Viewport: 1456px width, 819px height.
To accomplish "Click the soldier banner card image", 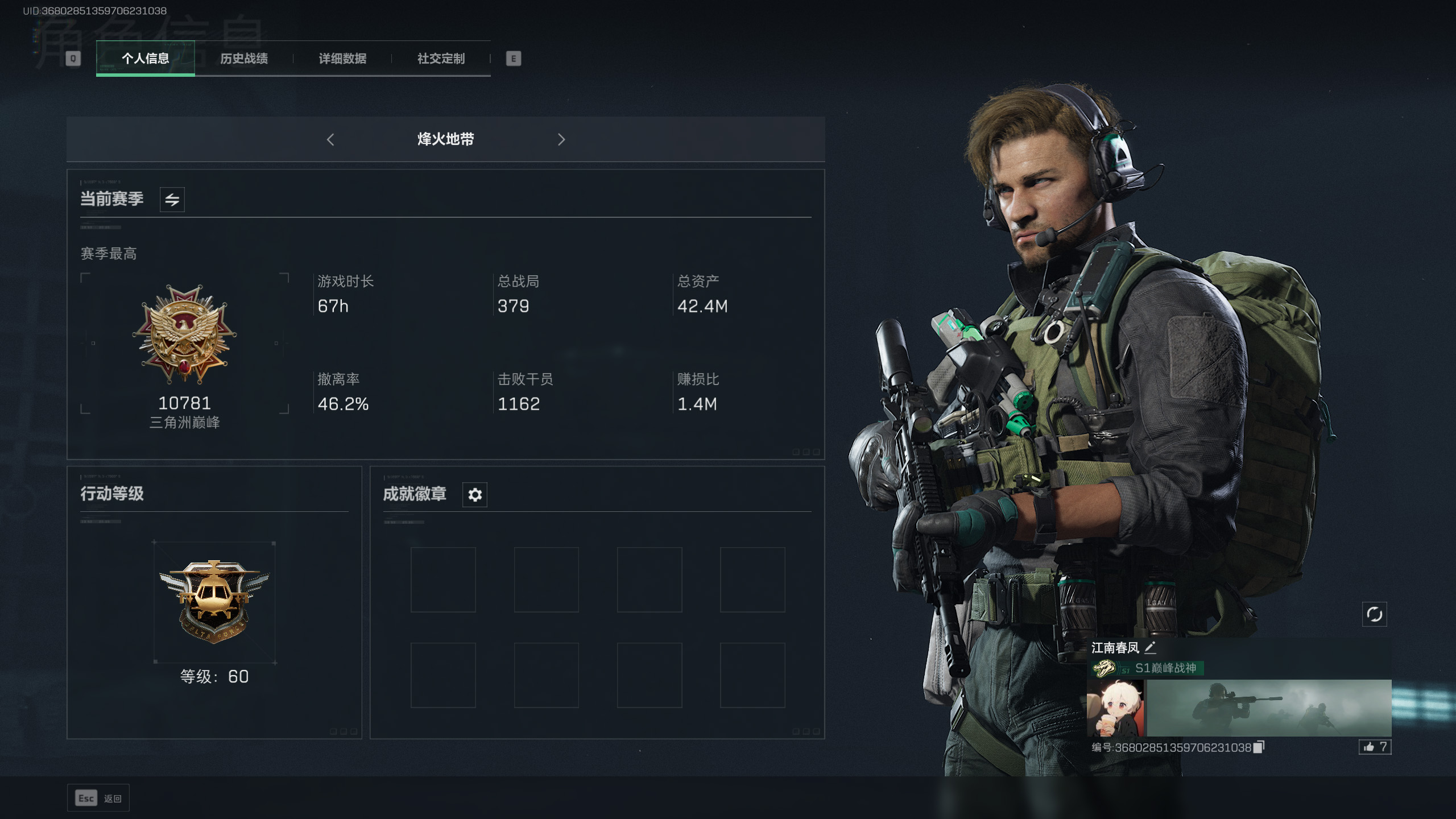I will pyautogui.click(x=1268, y=708).
